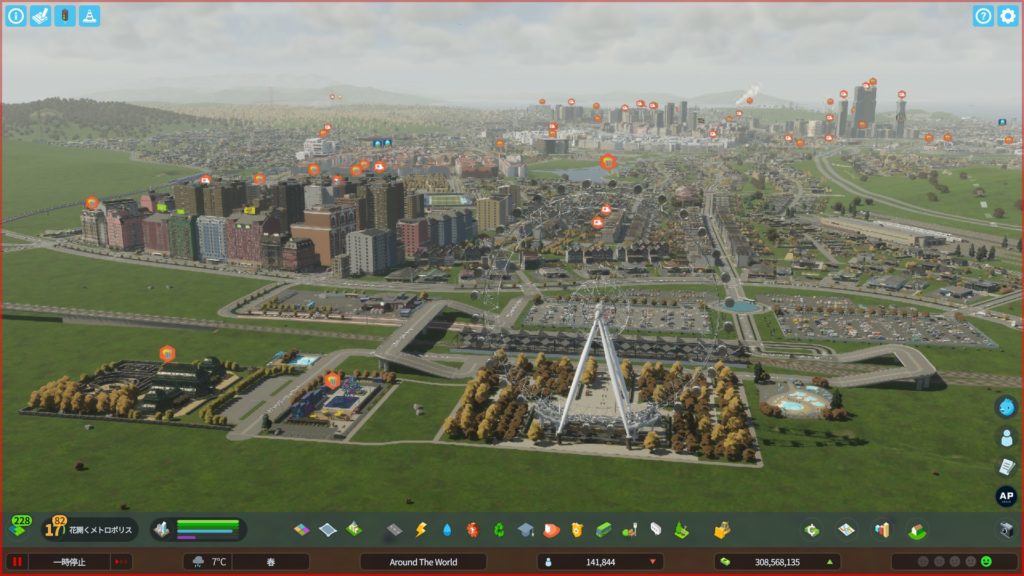The image size is (1024, 576).
Task: Open the electricity build menu
Action: [x=420, y=529]
